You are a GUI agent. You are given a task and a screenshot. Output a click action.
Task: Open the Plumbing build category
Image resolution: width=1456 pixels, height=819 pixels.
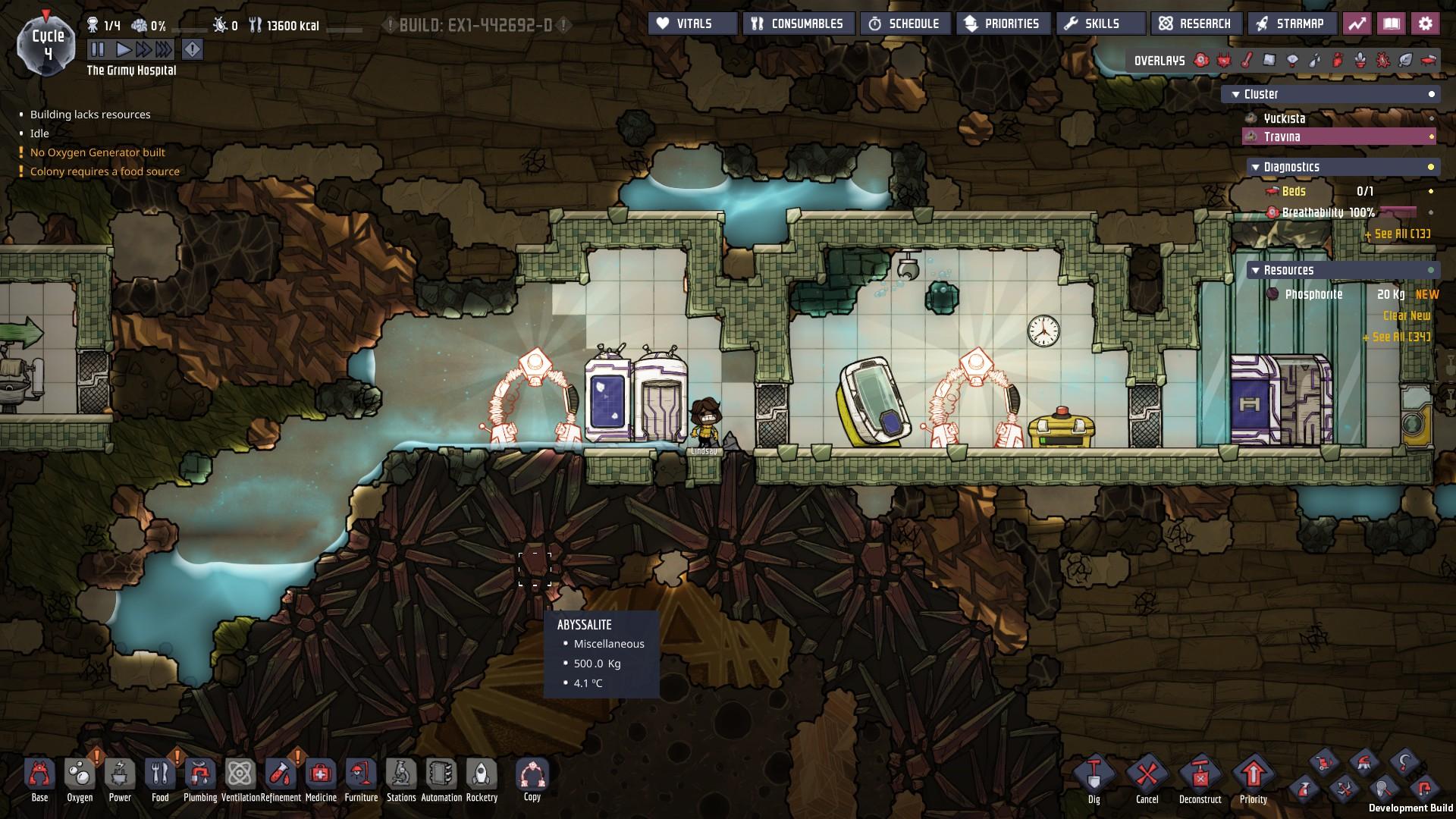point(200,777)
